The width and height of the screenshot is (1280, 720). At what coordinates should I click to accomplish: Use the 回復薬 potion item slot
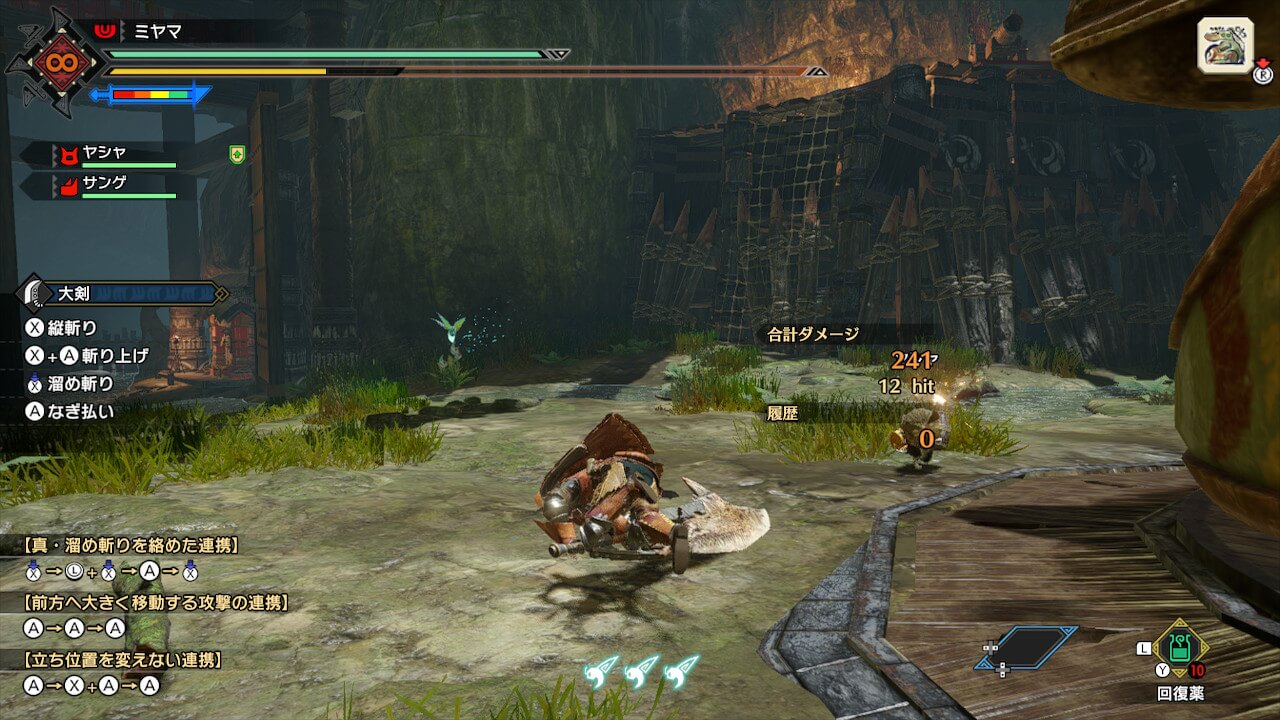(1180, 649)
